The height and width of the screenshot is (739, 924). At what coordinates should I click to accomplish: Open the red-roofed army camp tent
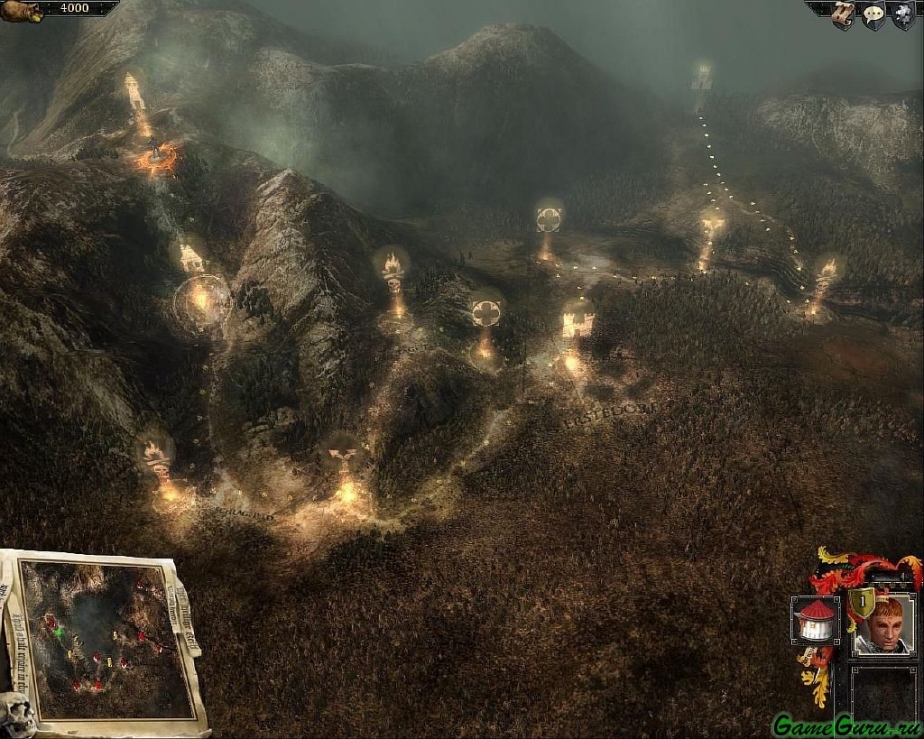[815, 620]
